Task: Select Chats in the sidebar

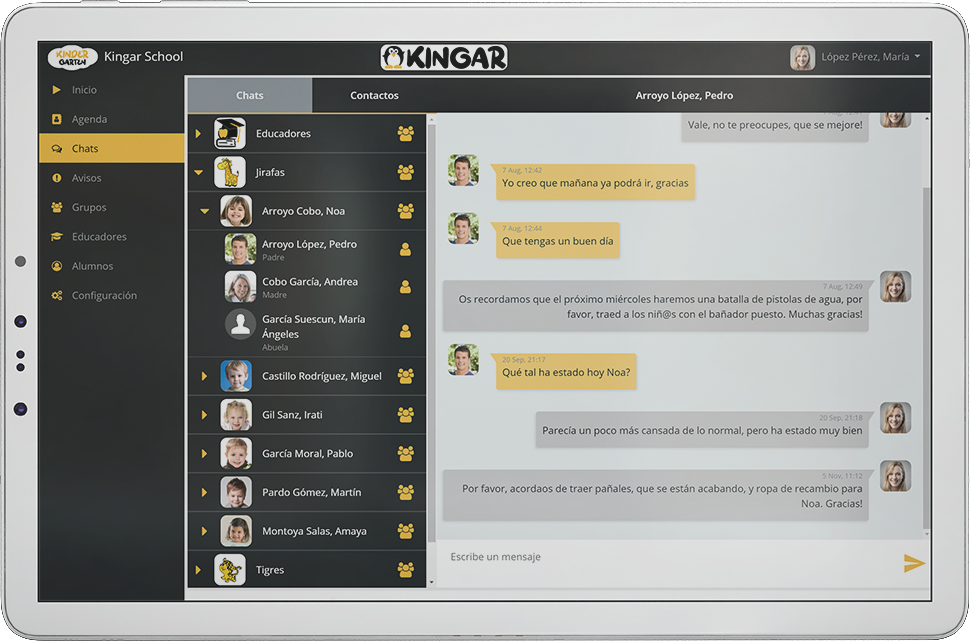Action: pyautogui.click(x=85, y=149)
